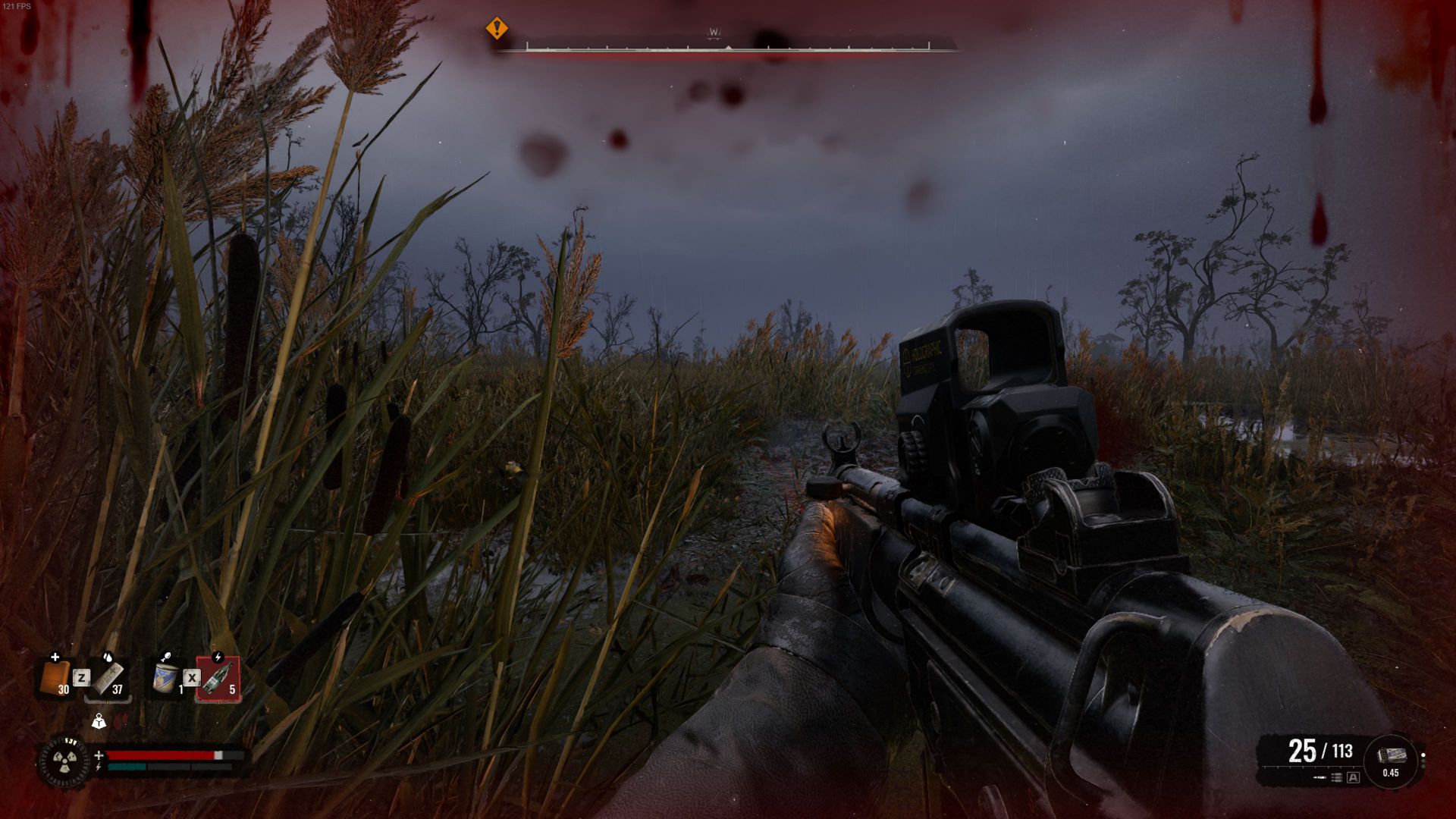
Task: Select the orange medkit quick slot
Action: tap(55, 677)
